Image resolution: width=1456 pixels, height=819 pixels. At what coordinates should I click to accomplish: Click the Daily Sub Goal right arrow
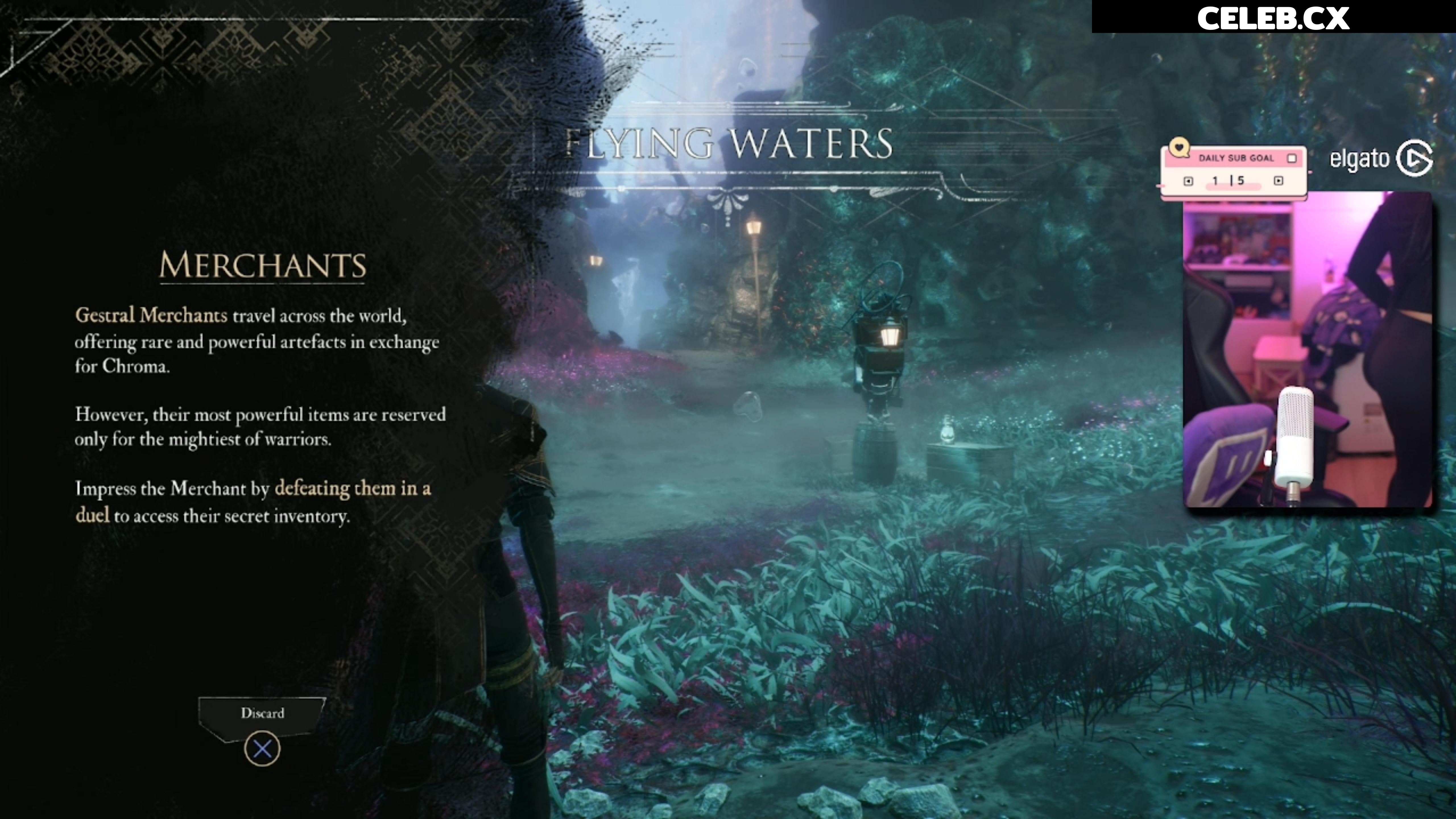[x=1279, y=181]
